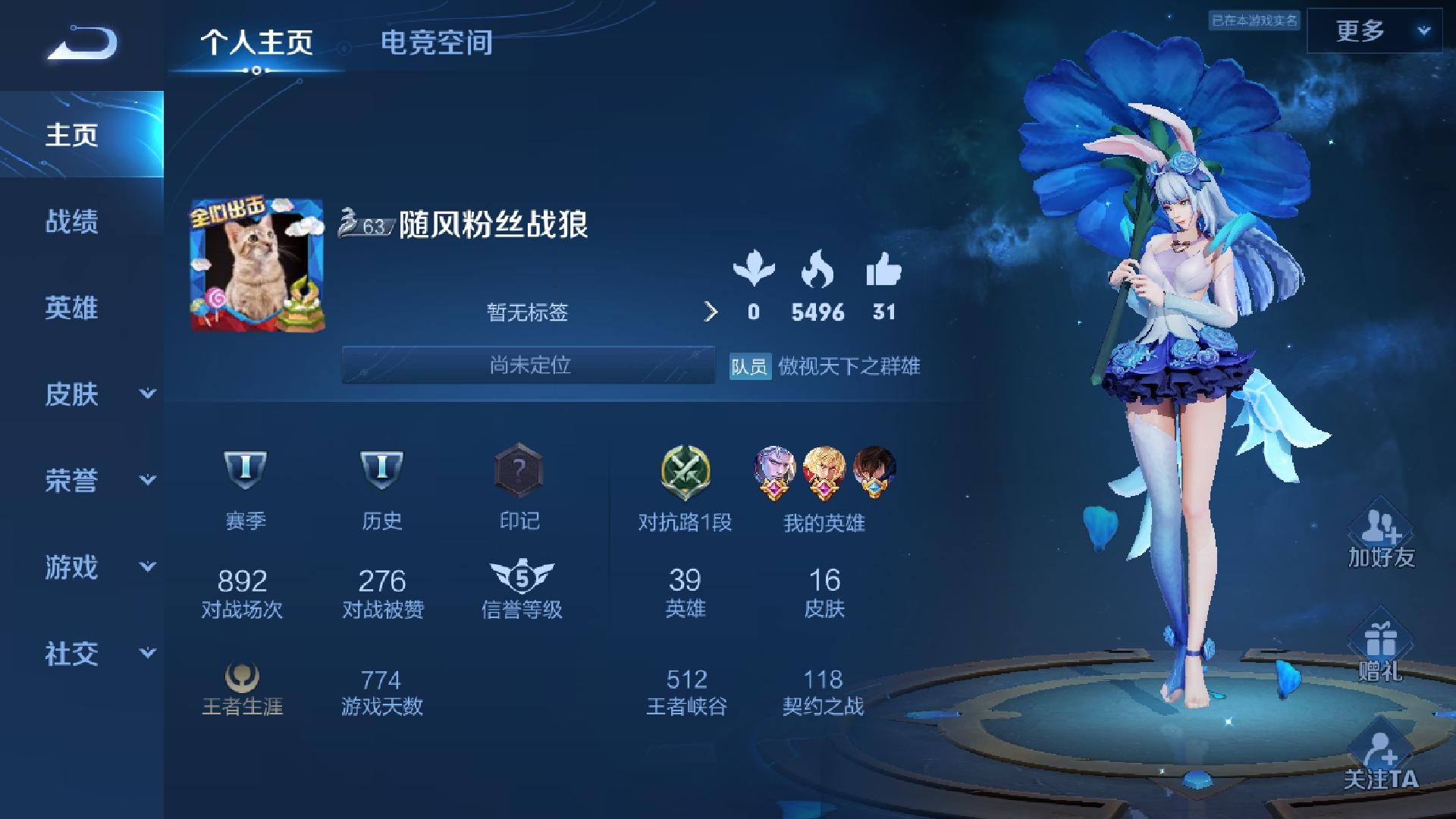Click the 加好友 add friend icon
The image size is (1456, 819).
tap(1380, 538)
